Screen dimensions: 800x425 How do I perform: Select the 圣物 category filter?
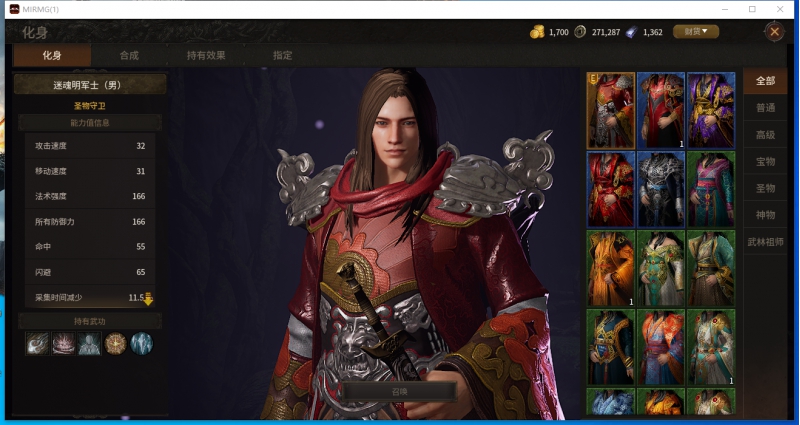tap(766, 188)
